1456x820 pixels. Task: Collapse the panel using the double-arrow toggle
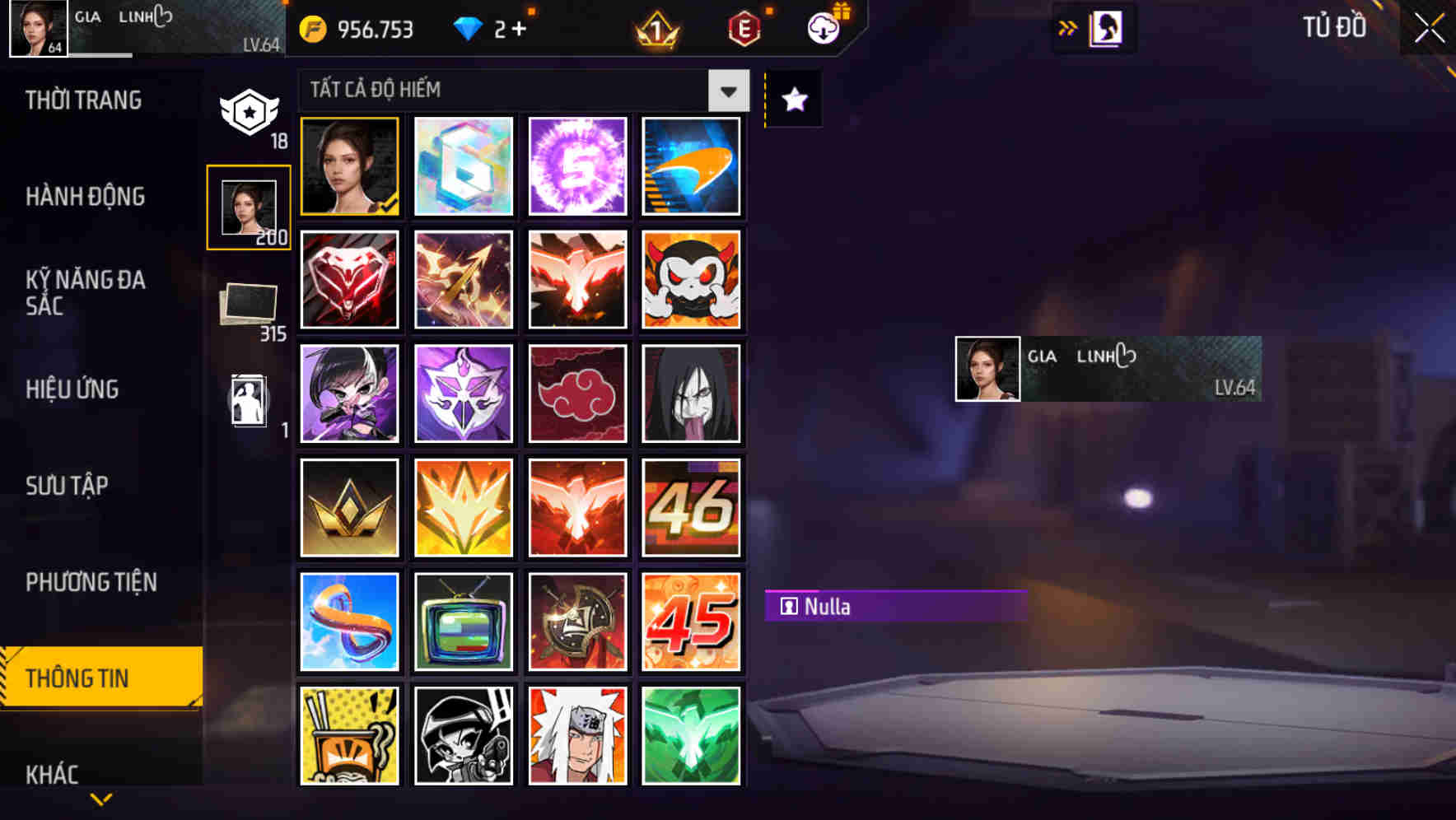1067,27
